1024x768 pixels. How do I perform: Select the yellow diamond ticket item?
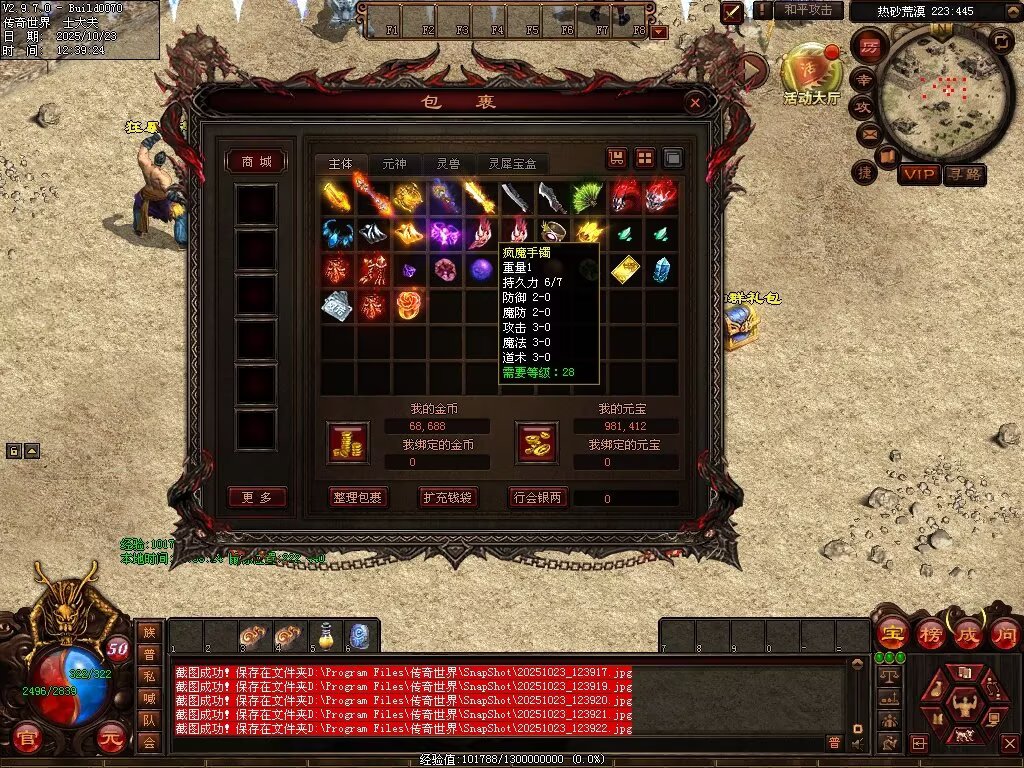click(625, 269)
